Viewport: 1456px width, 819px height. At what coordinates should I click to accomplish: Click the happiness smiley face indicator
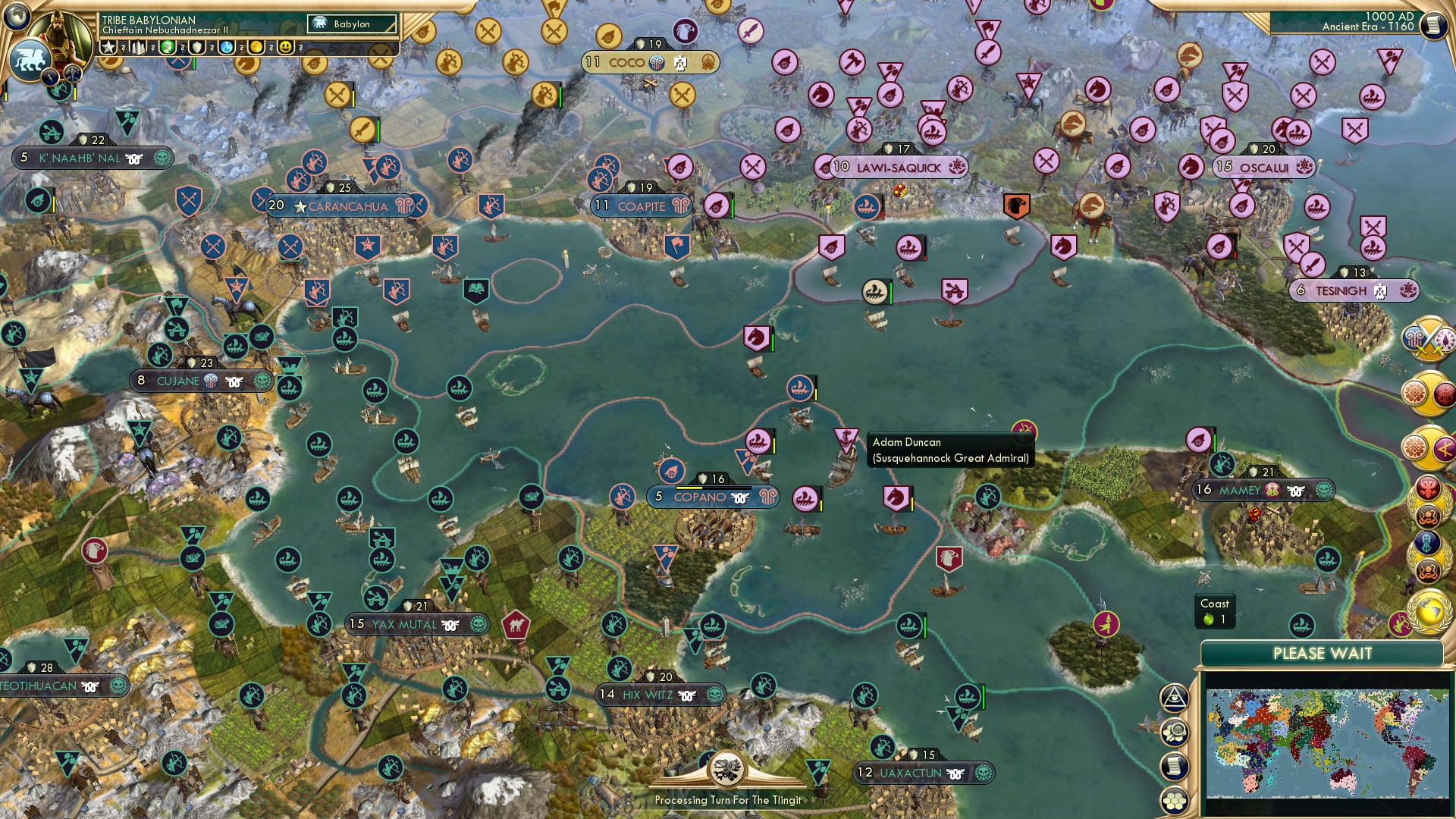284,48
